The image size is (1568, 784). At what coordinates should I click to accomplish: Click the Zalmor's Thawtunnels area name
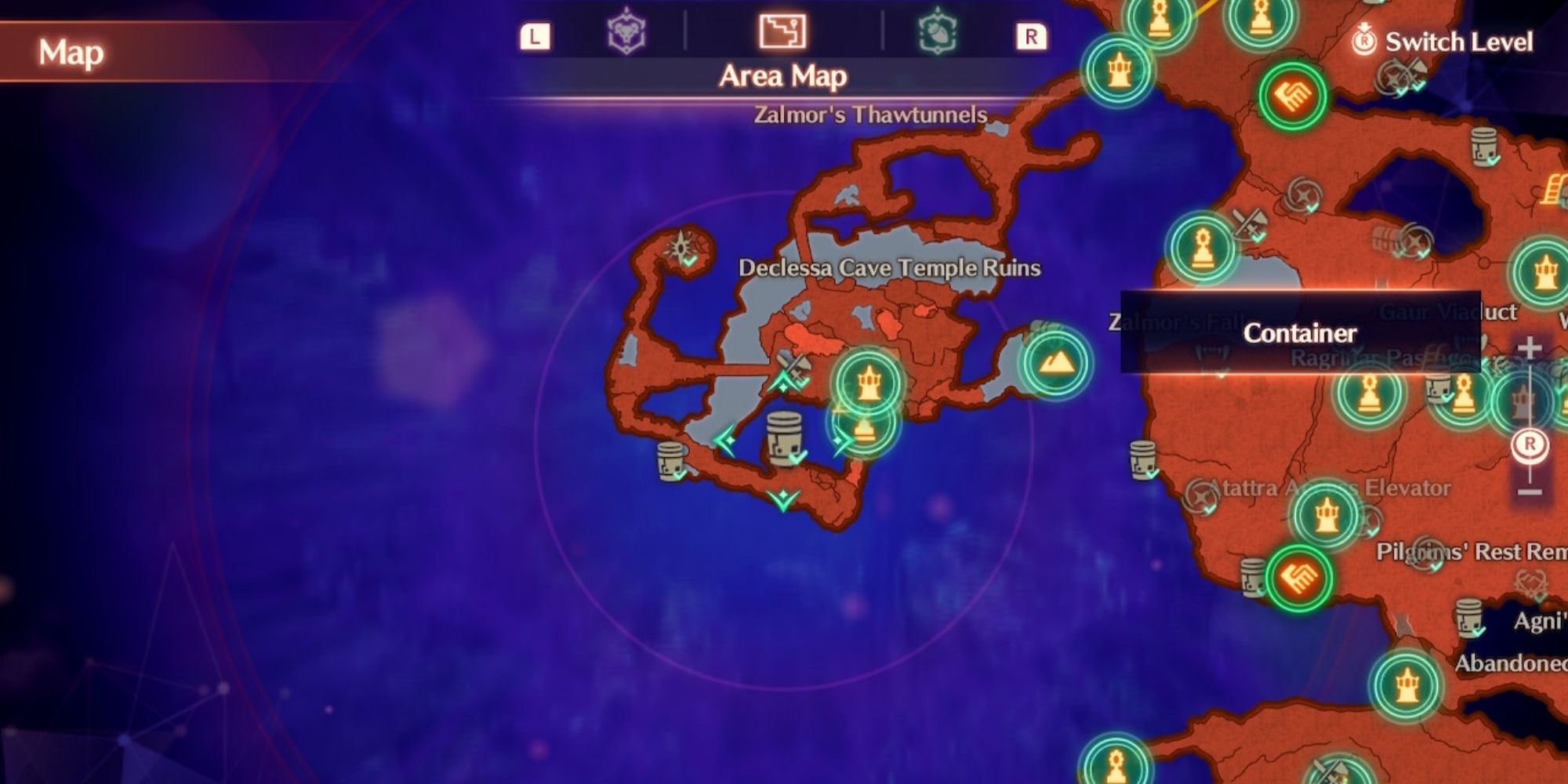(x=870, y=114)
